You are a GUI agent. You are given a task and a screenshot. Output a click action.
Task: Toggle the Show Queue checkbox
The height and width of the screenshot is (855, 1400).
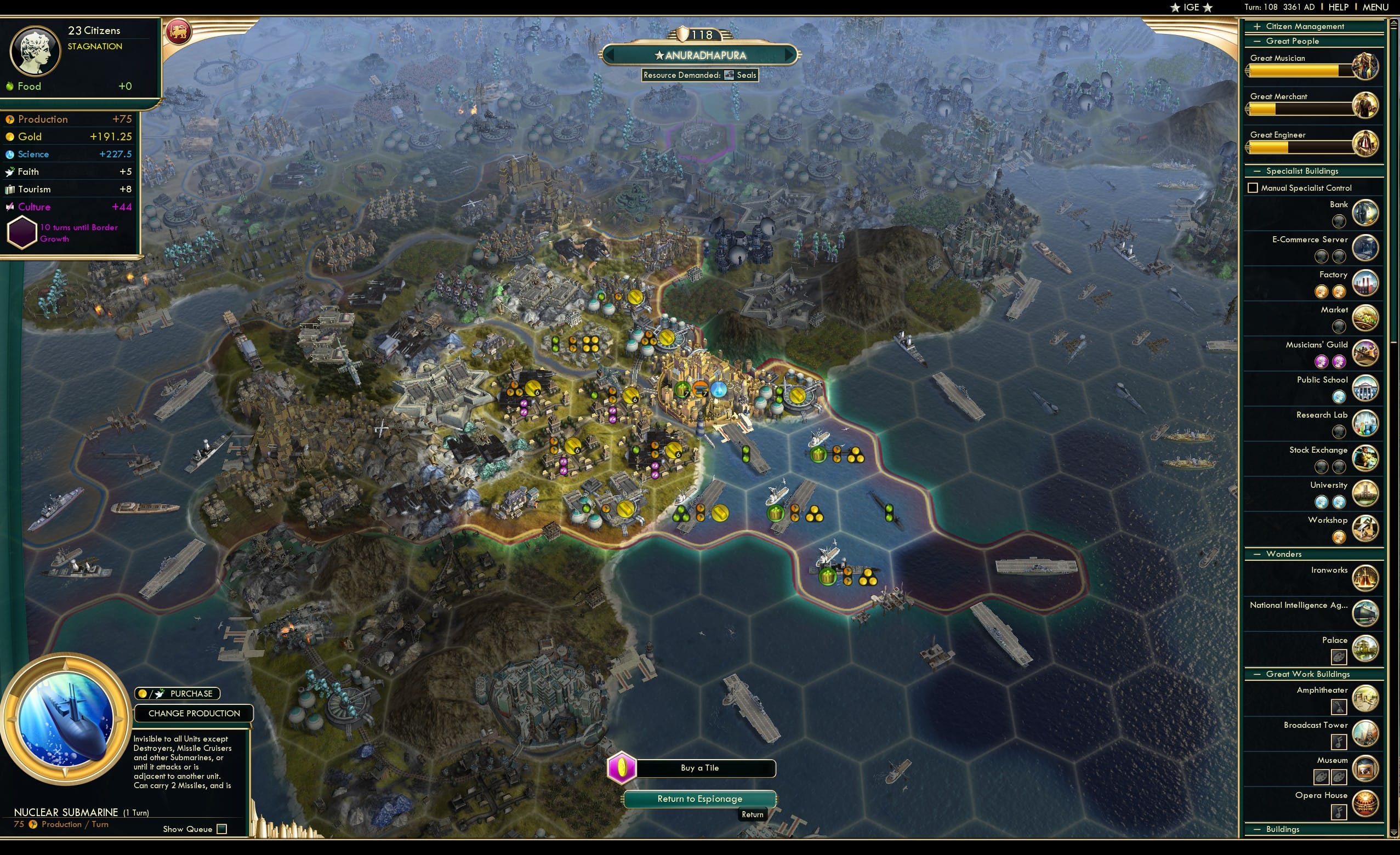coord(220,829)
